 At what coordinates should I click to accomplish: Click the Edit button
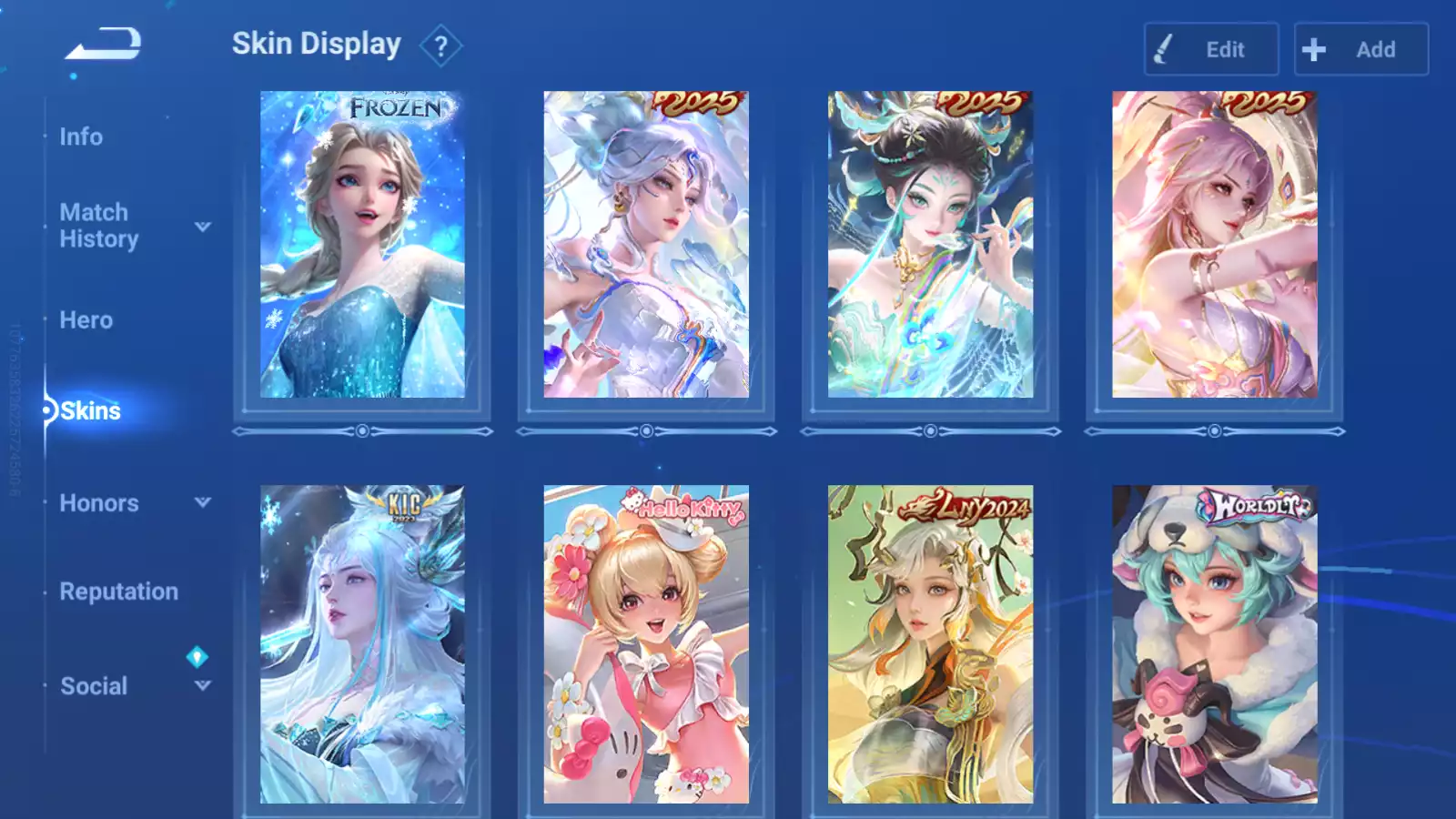point(1210,49)
